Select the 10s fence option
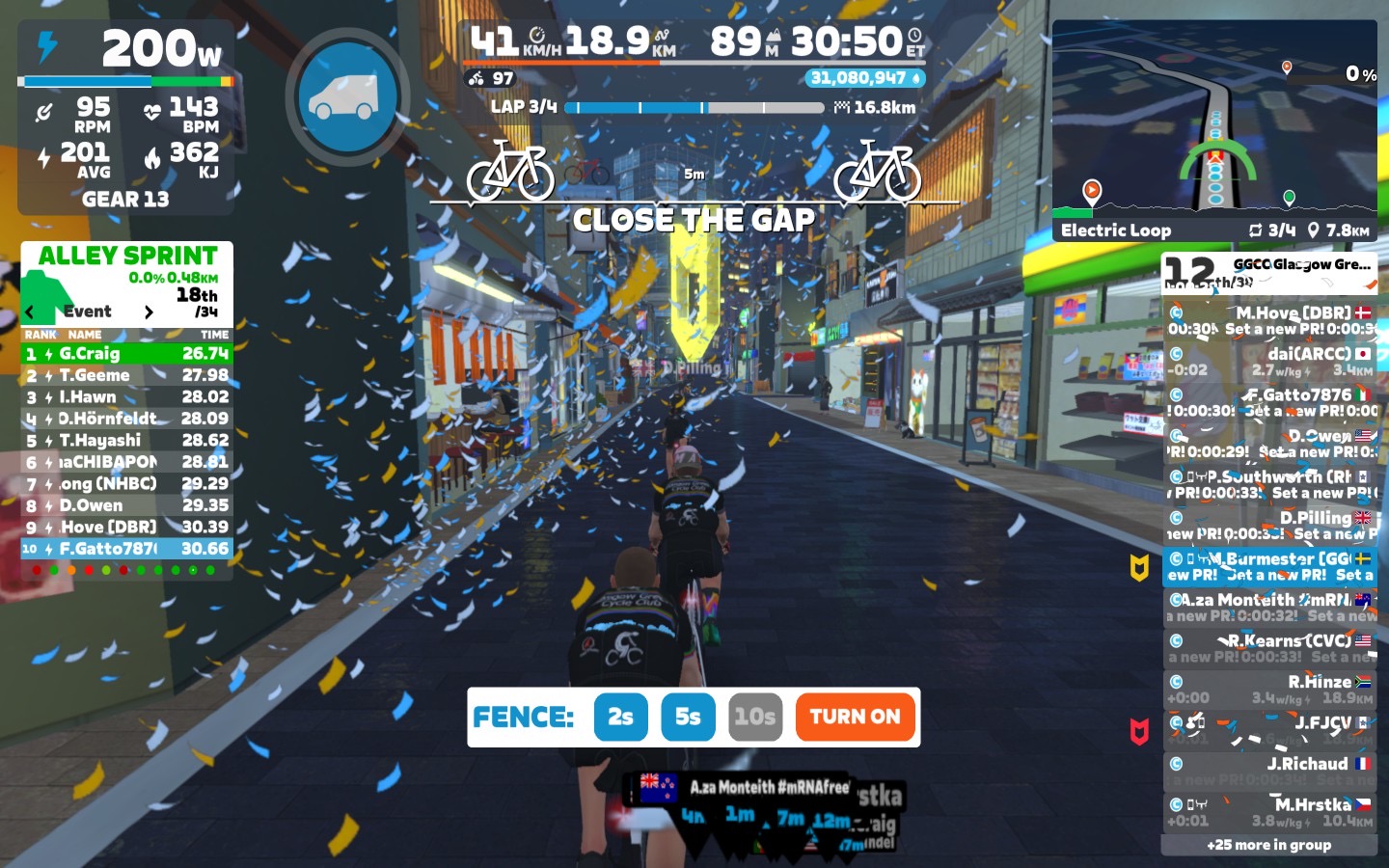The height and width of the screenshot is (868, 1389). point(754,717)
